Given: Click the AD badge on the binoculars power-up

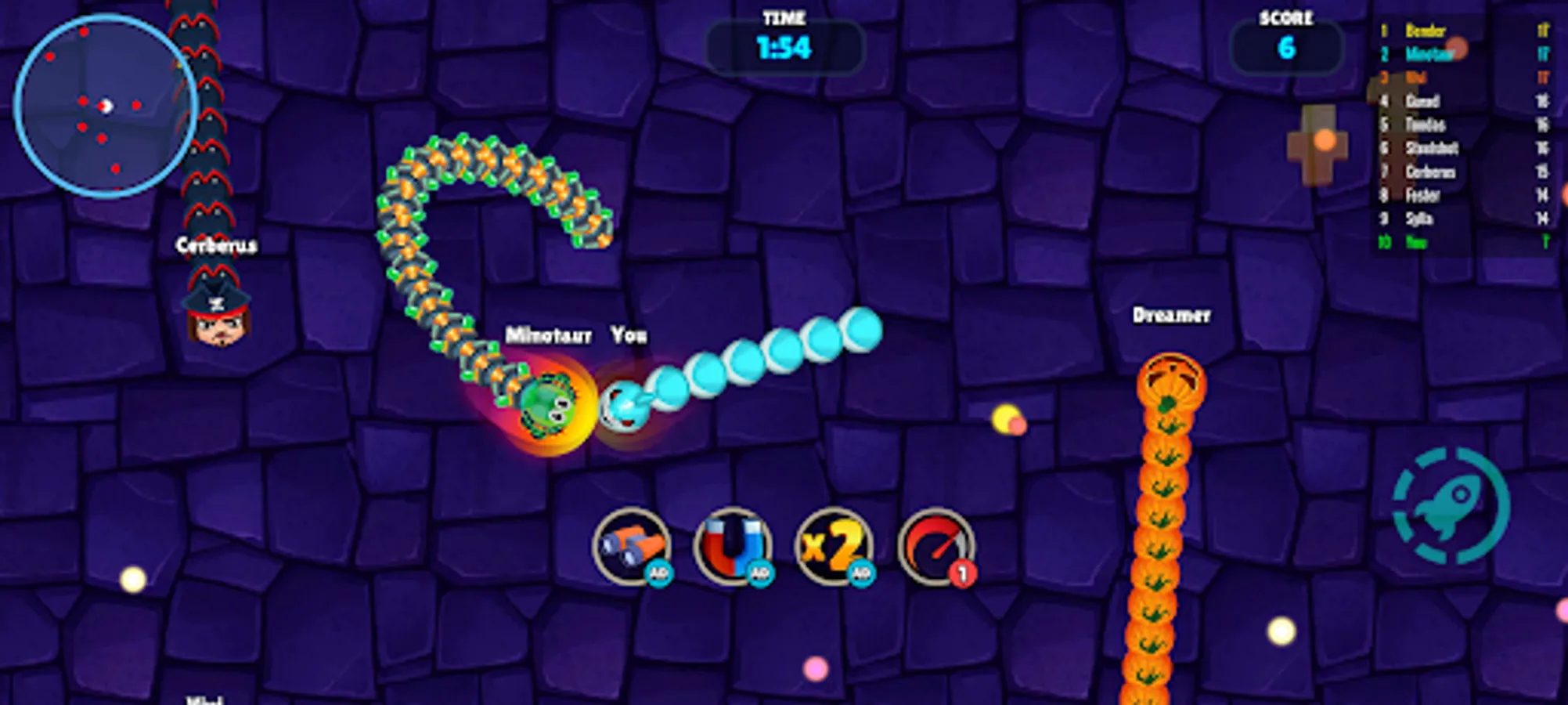Looking at the screenshot, I should point(660,574).
